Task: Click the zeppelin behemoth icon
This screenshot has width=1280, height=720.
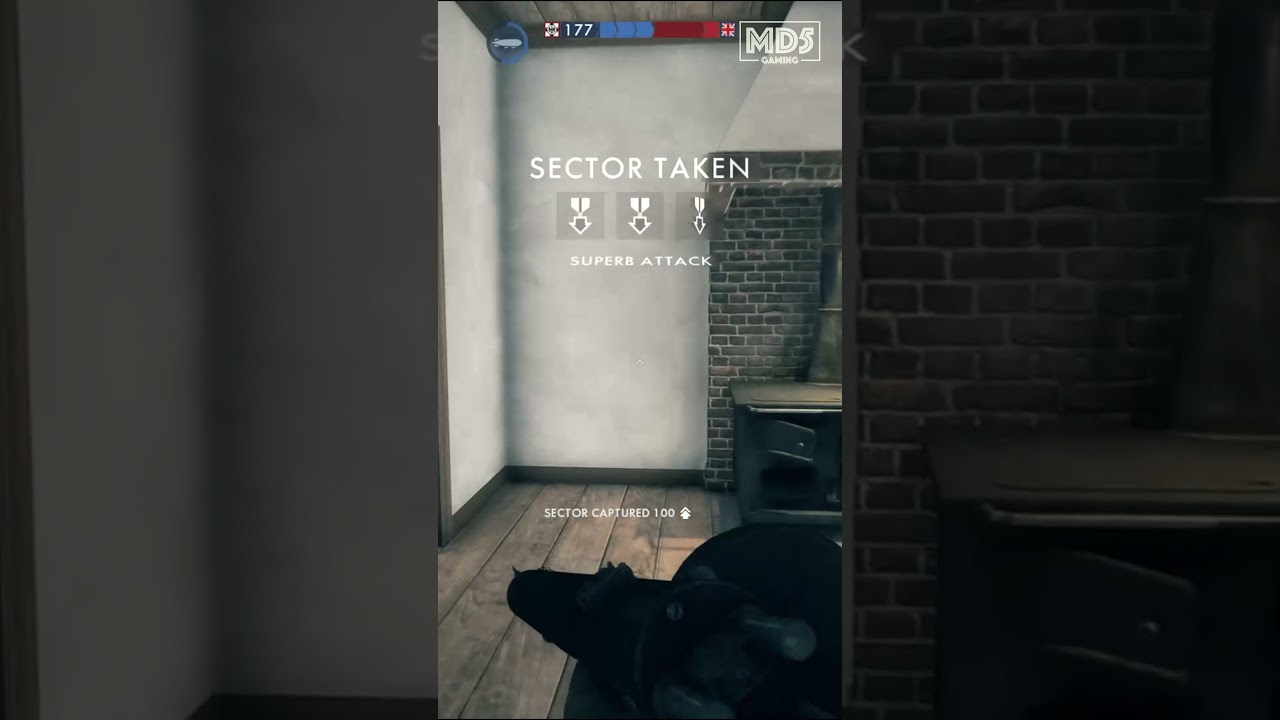Action: [x=507, y=44]
